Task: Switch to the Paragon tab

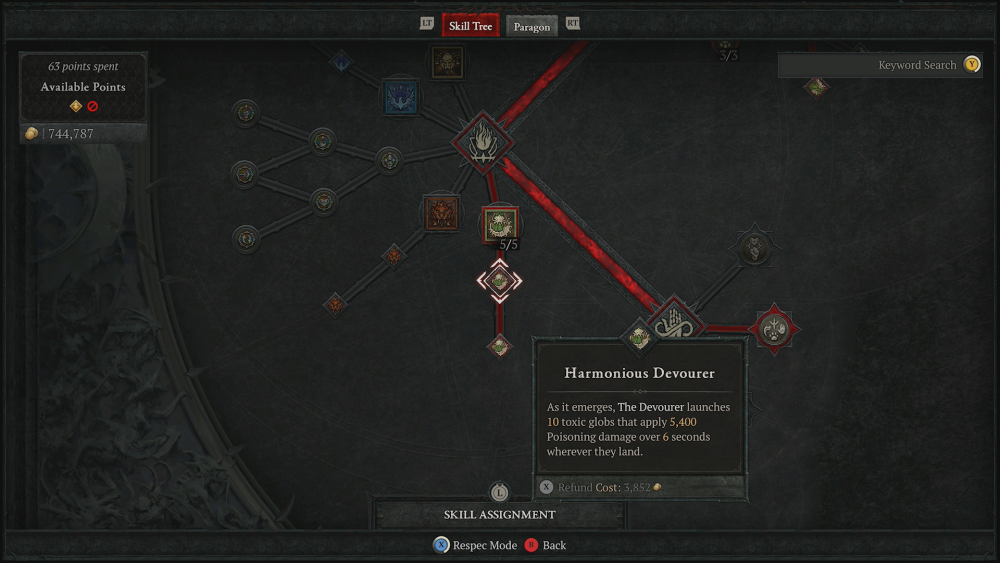Action: 531,26
